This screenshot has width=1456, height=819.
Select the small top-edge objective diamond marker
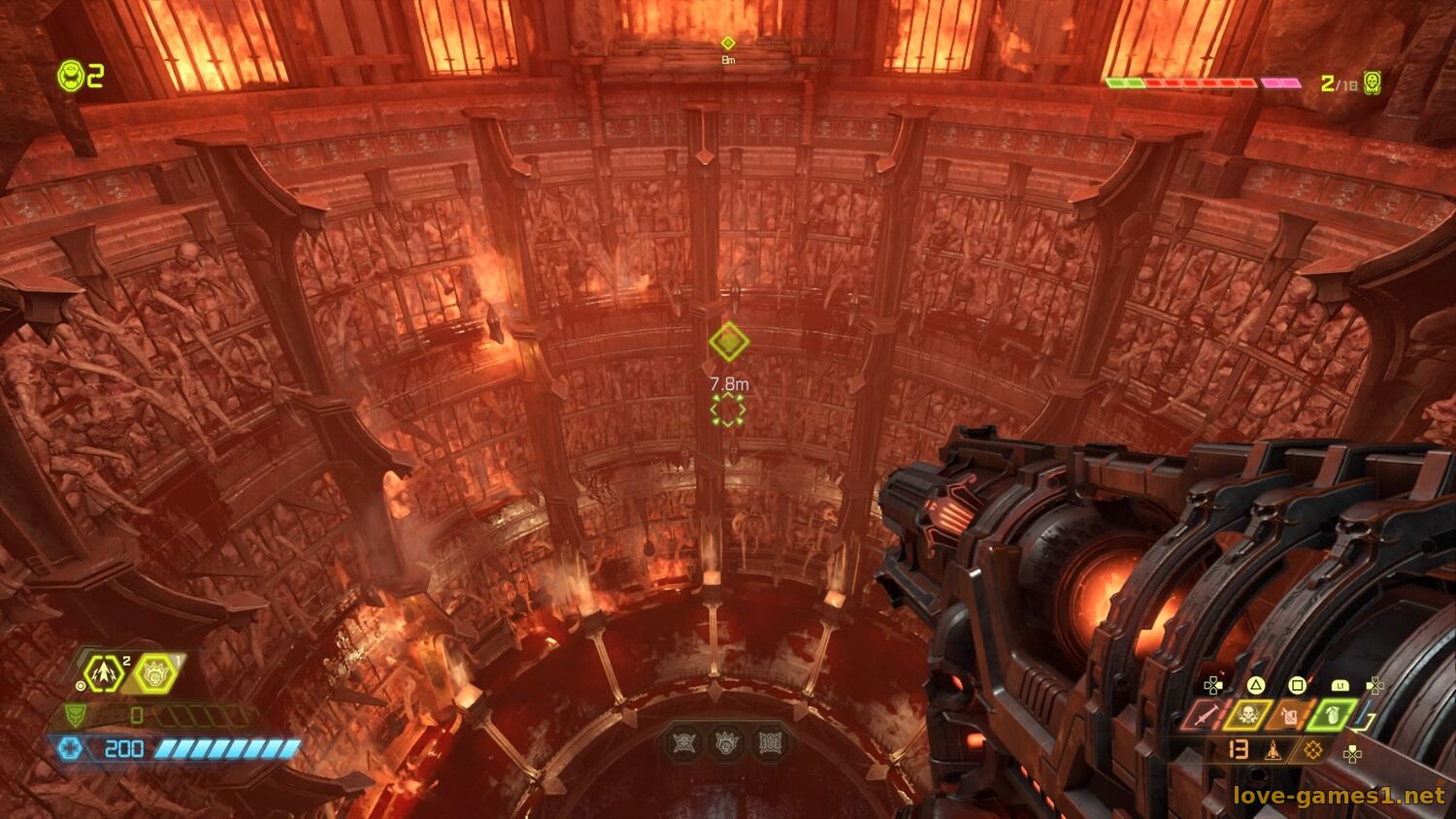coord(728,43)
